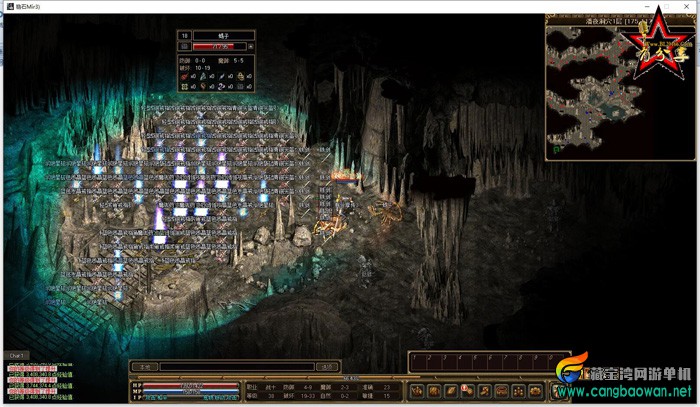Click the chat channel button left of input
The image size is (700, 407).
(144, 366)
